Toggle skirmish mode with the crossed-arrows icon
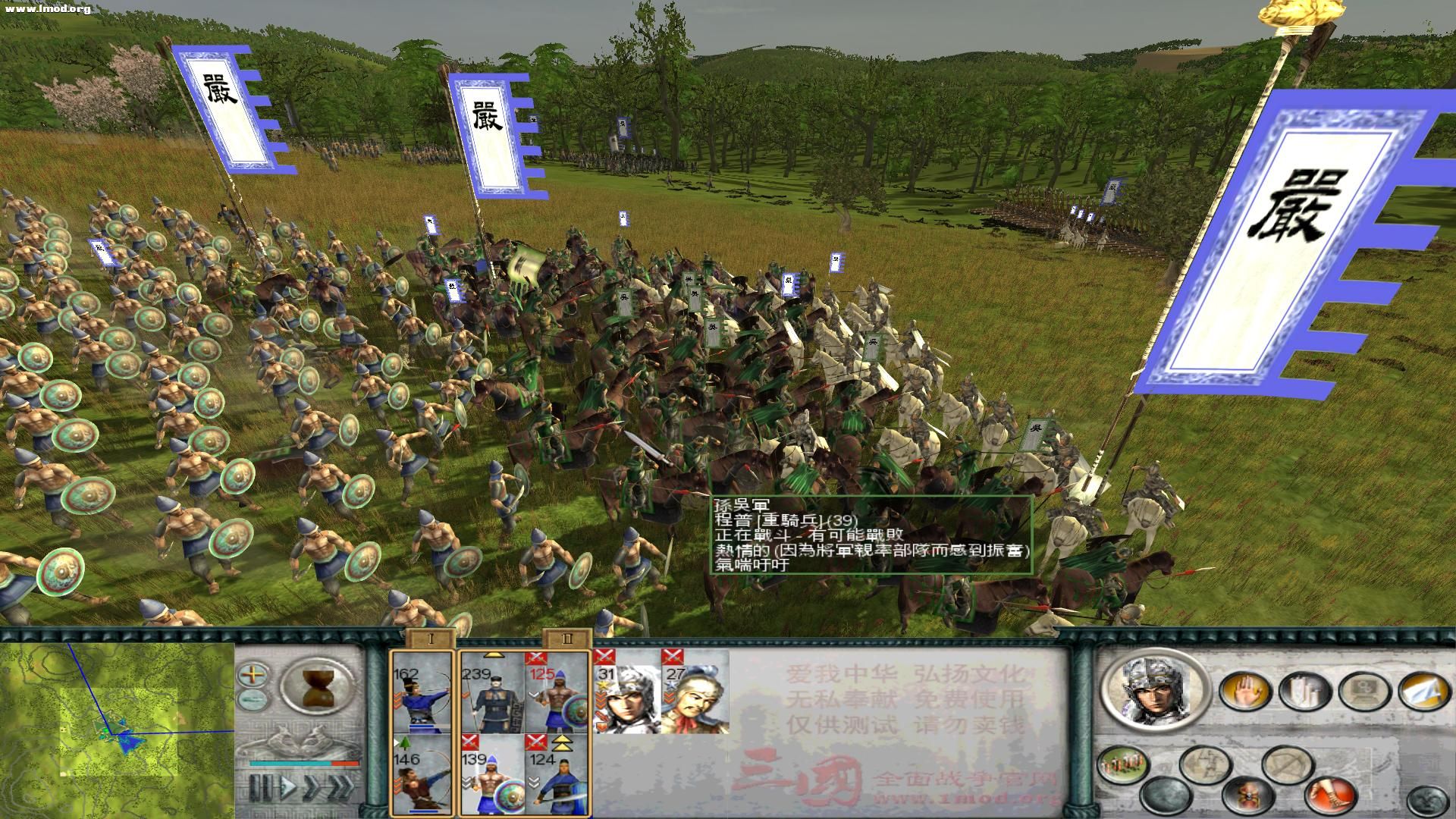Image resolution: width=1456 pixels, height=819 pixels. pos(1289,764)
